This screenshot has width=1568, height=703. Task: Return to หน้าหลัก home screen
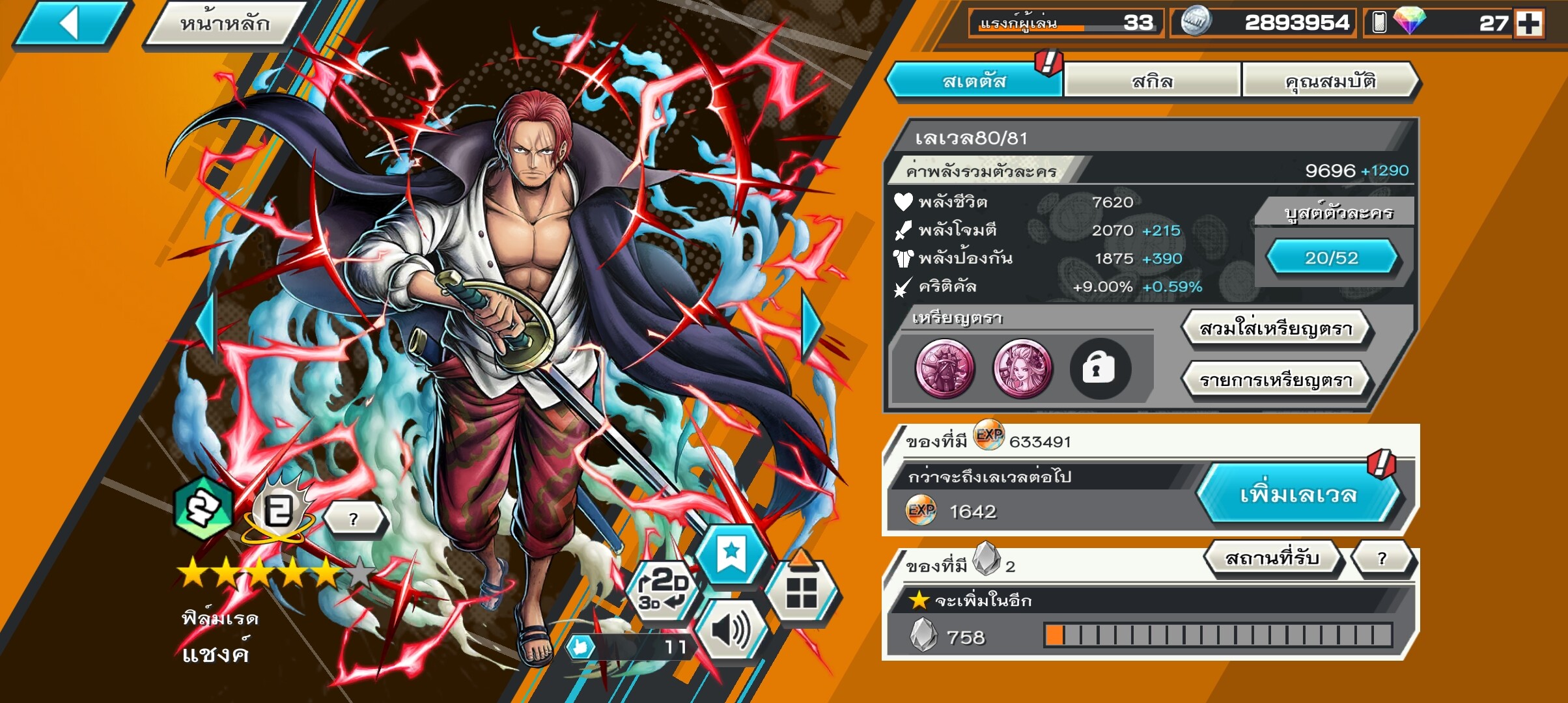pyautogui.click(x=225, y=24)
